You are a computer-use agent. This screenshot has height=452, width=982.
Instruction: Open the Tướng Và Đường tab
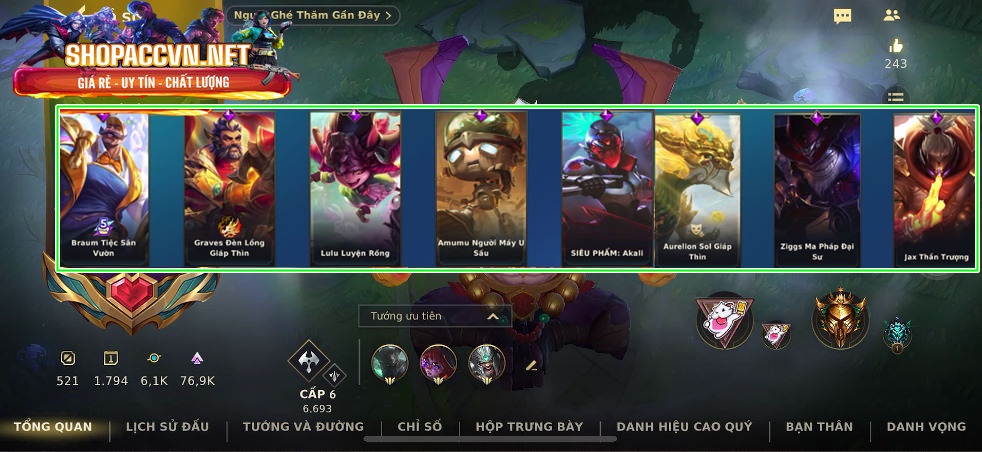click(303, 427)
